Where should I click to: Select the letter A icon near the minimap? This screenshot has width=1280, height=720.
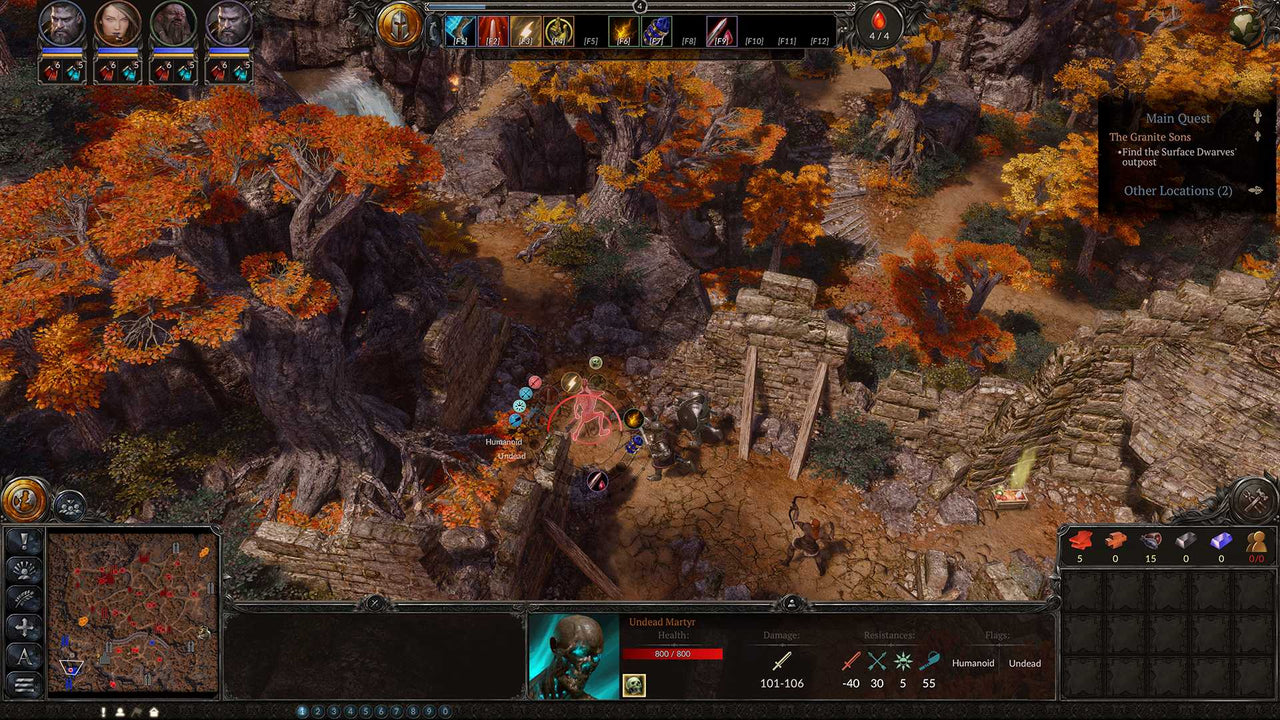pyautogui.click(x=23, y=653)
